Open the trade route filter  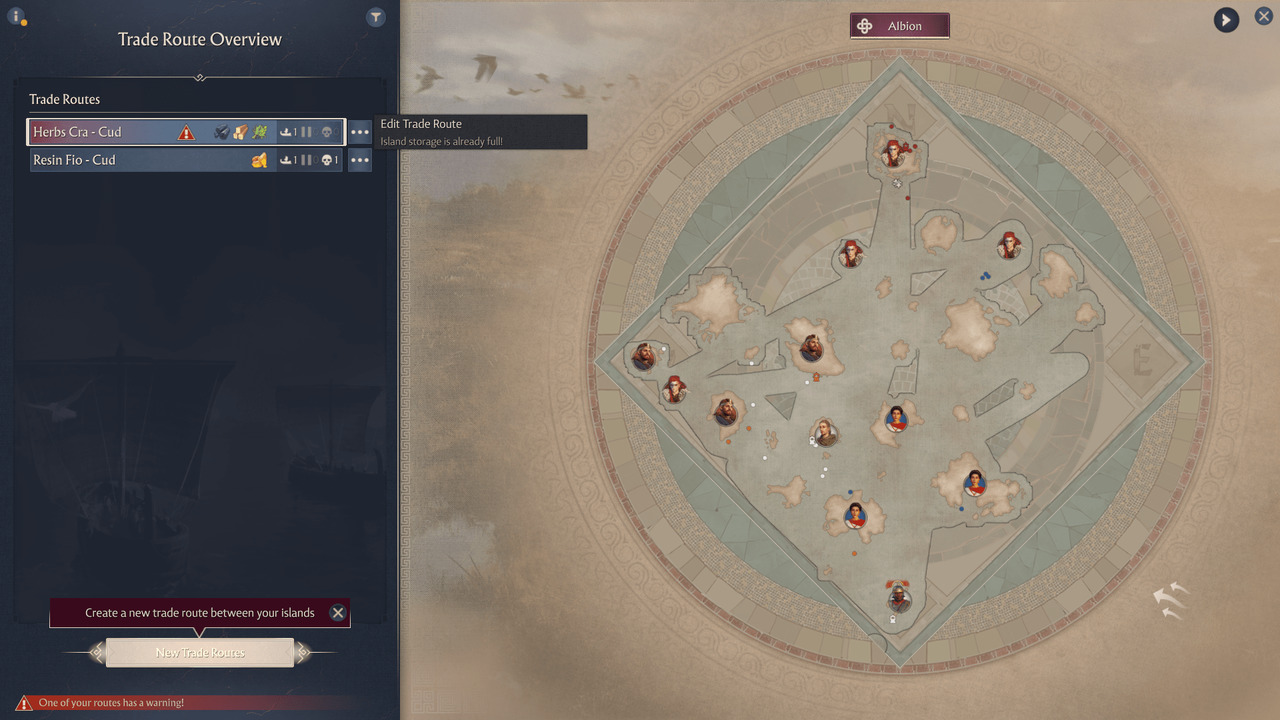click(375, 17)
